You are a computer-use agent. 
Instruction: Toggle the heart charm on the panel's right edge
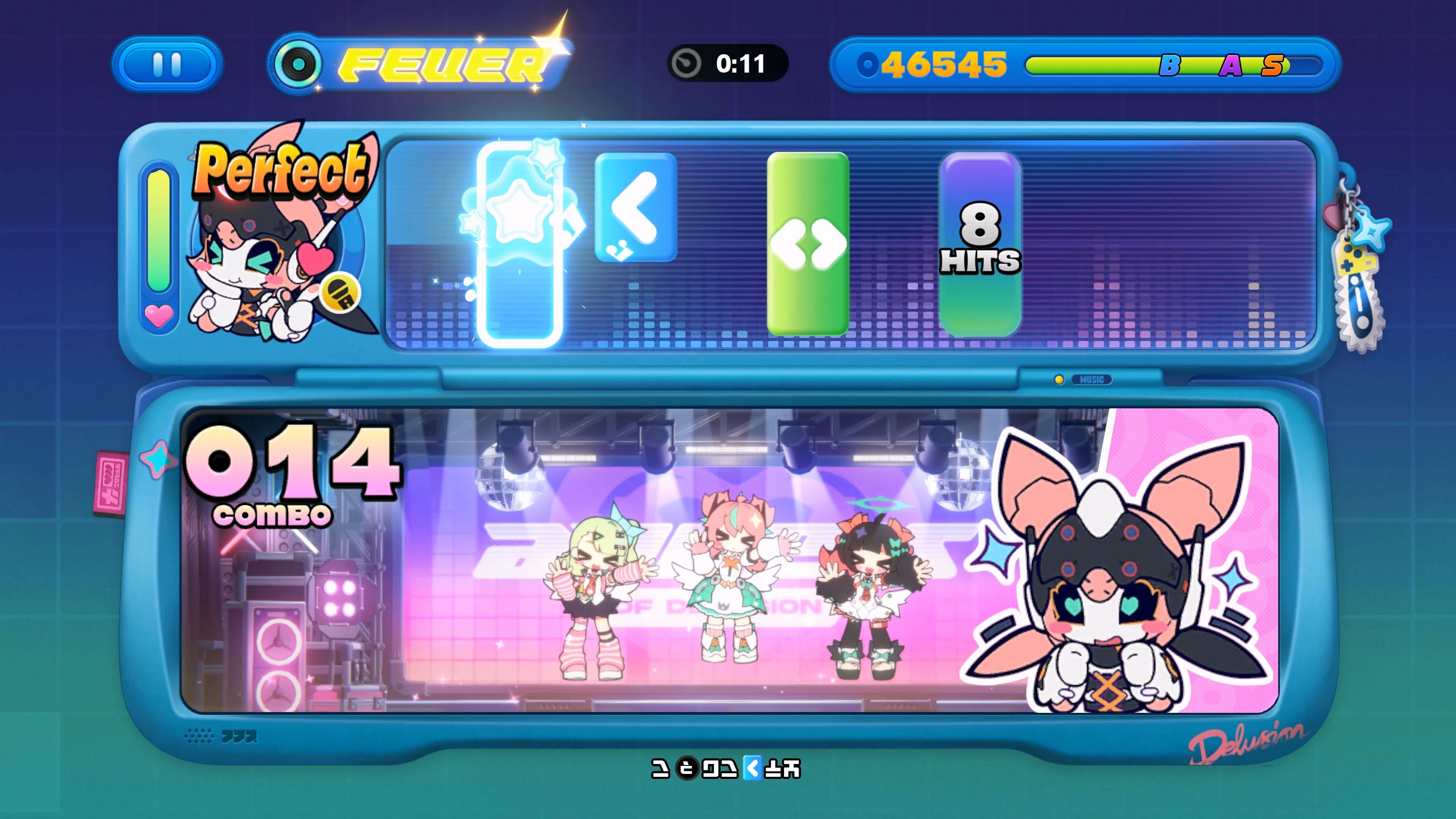coord(1334,217)
